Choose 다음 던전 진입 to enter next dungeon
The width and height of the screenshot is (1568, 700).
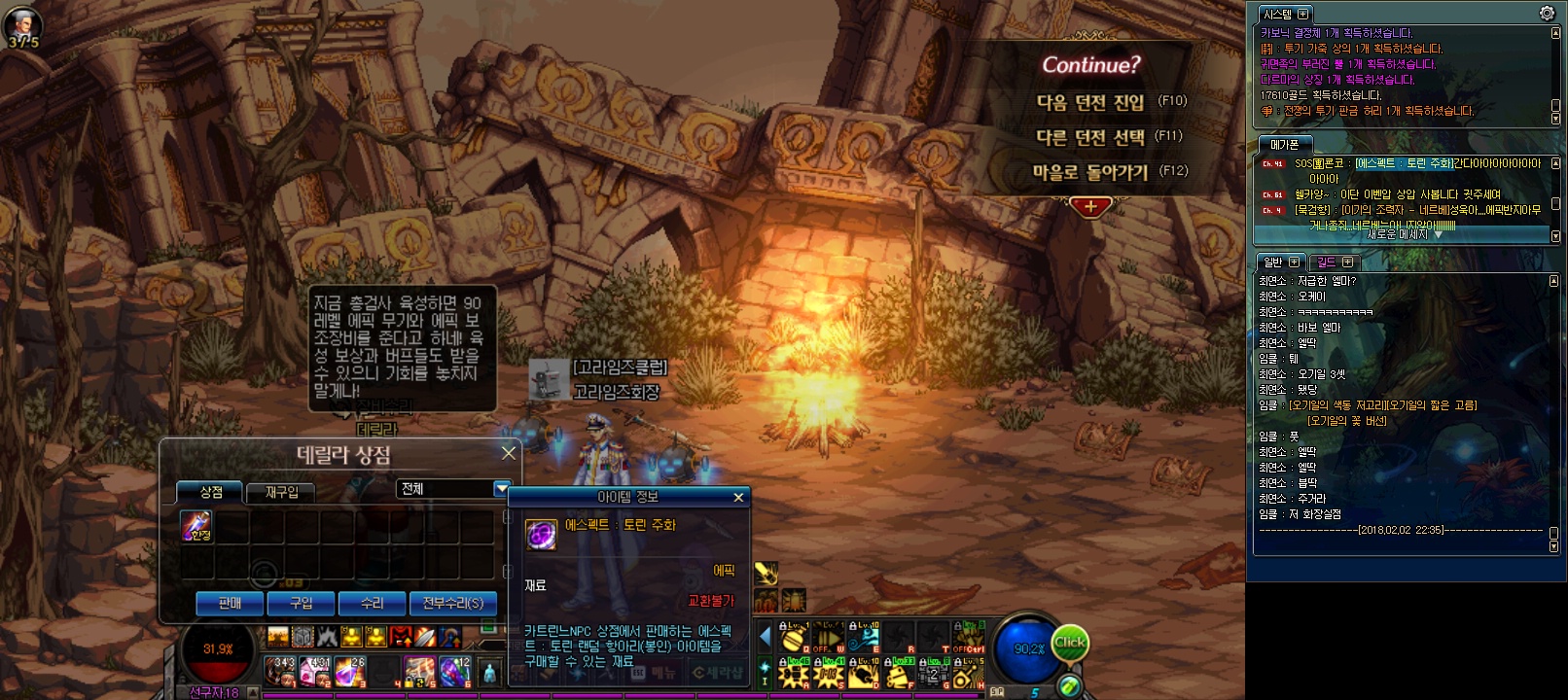tap(1090, 102)
